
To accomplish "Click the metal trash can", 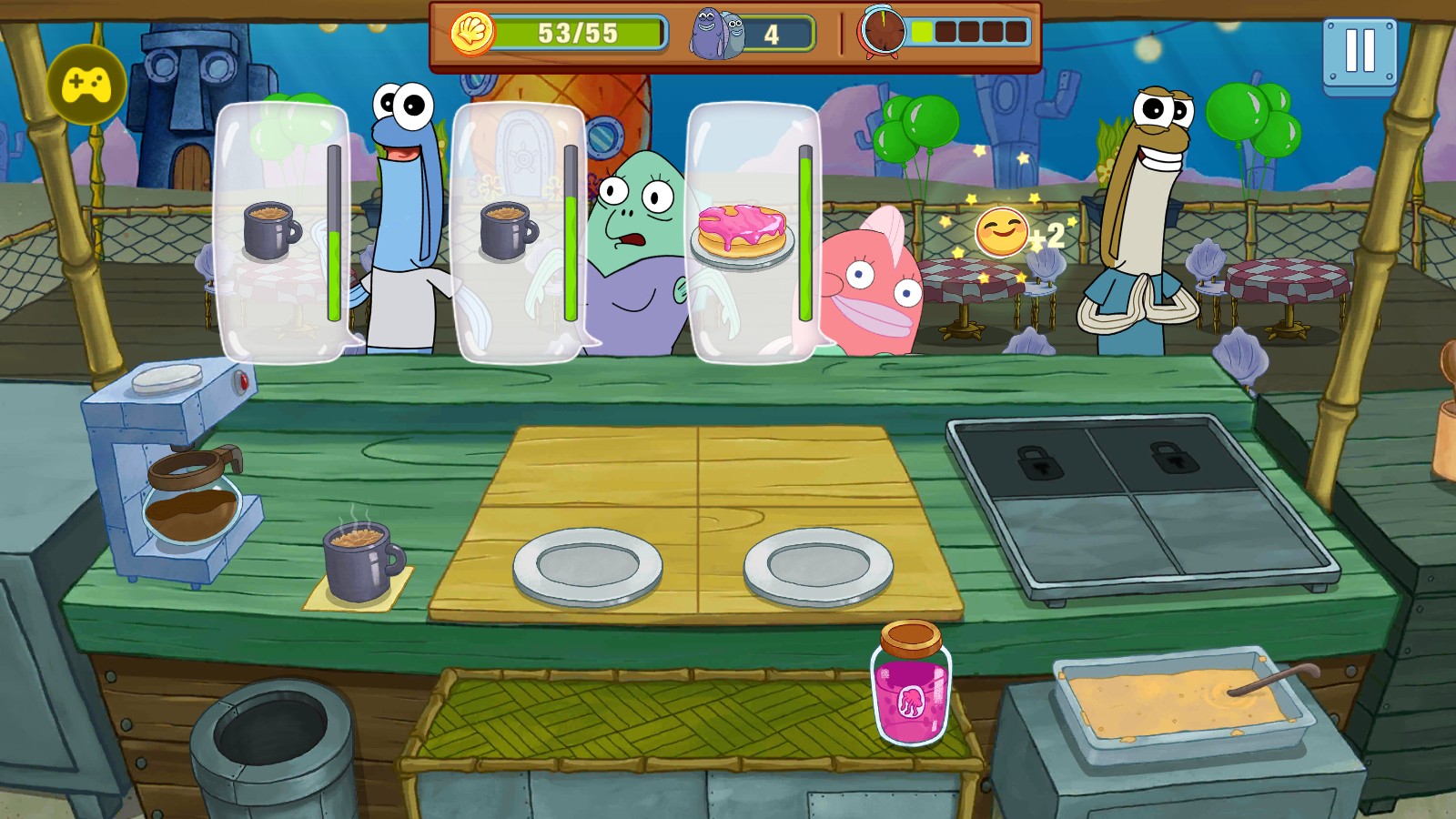I will coord(272,747).
